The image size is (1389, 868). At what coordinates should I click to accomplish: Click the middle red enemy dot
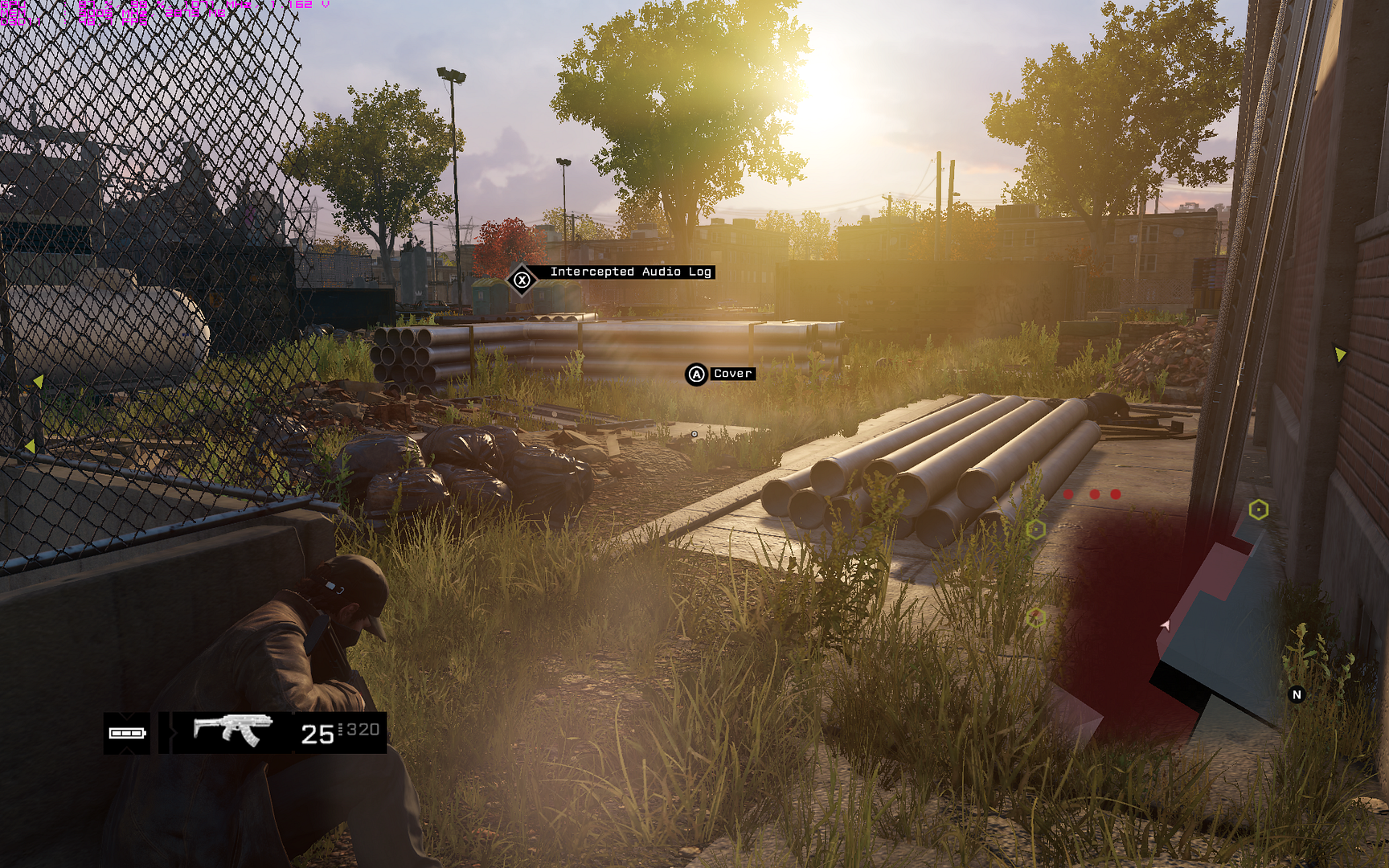[x=1093, y=495]
